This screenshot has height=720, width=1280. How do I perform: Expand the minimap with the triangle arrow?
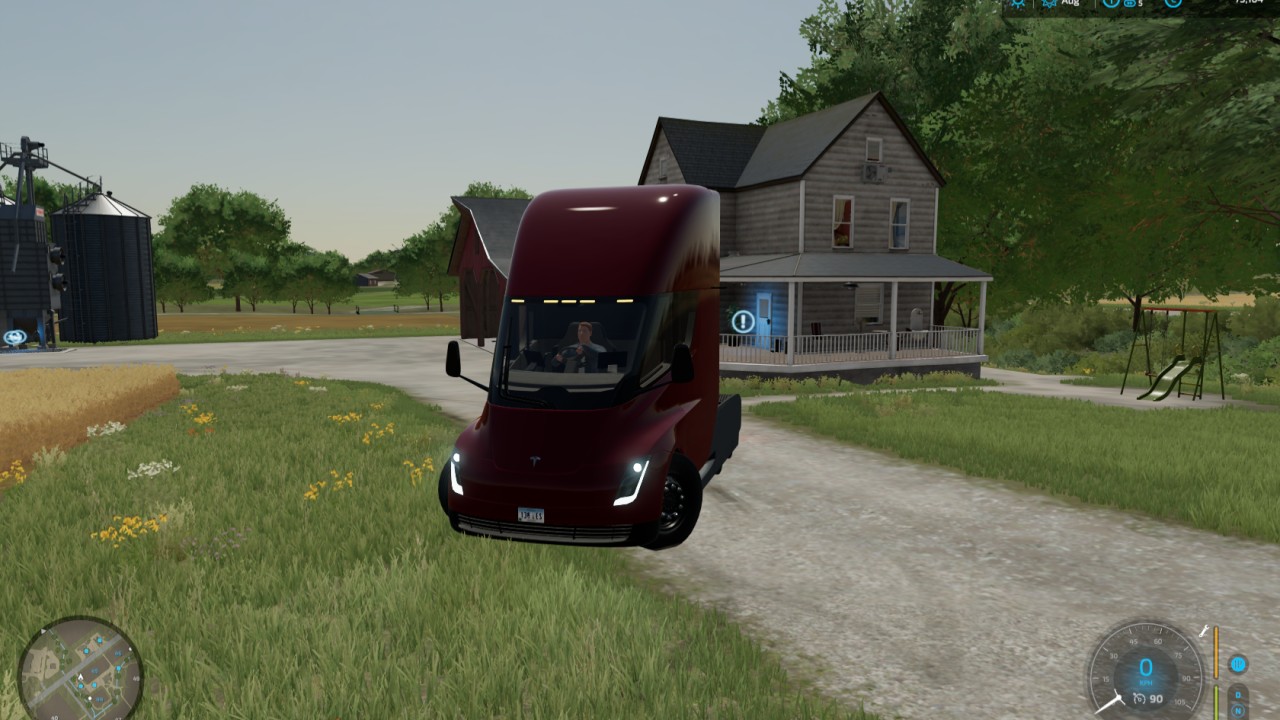pos(43,631)
